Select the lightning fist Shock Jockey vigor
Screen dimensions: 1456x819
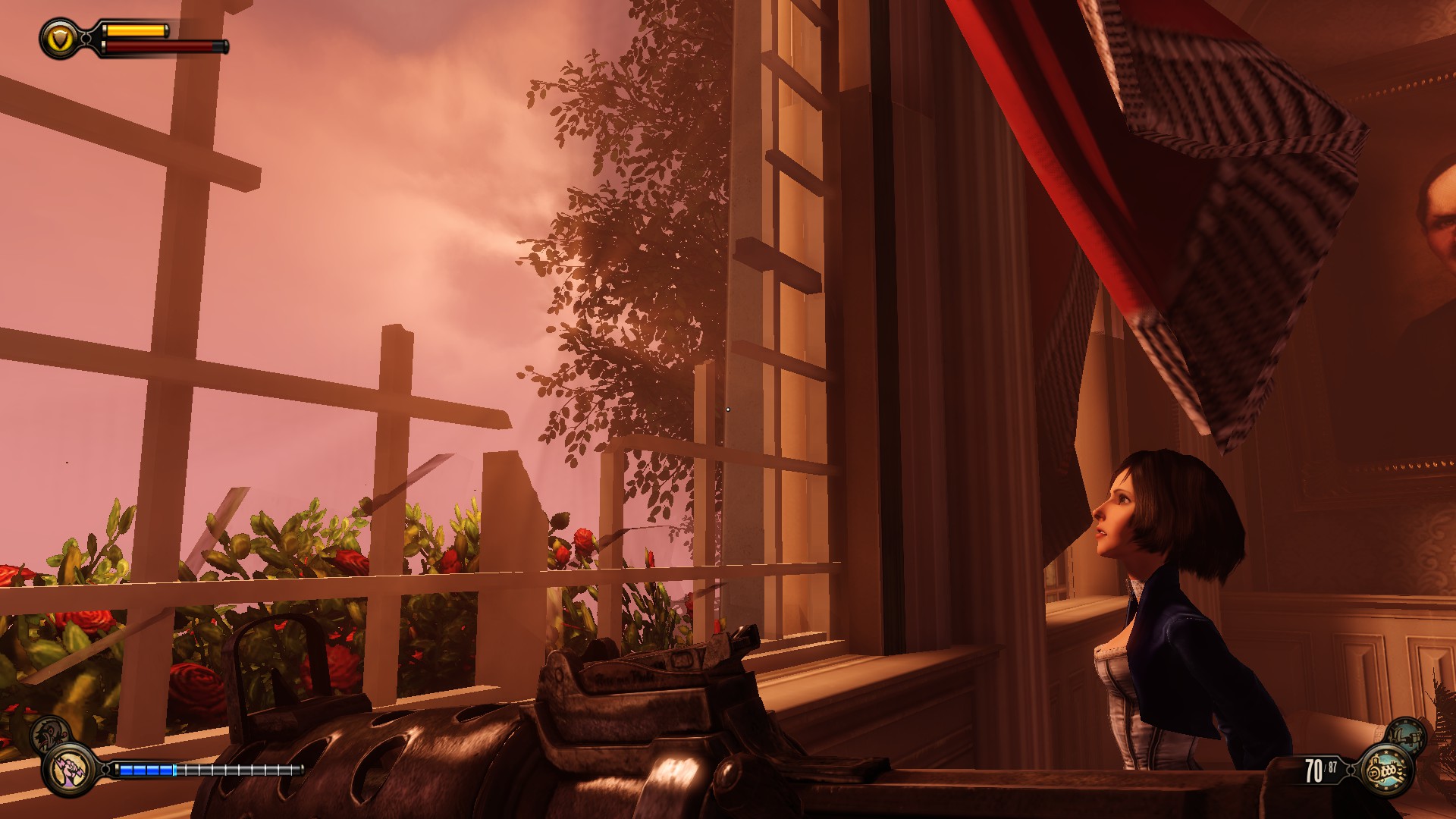coord(69,770)
